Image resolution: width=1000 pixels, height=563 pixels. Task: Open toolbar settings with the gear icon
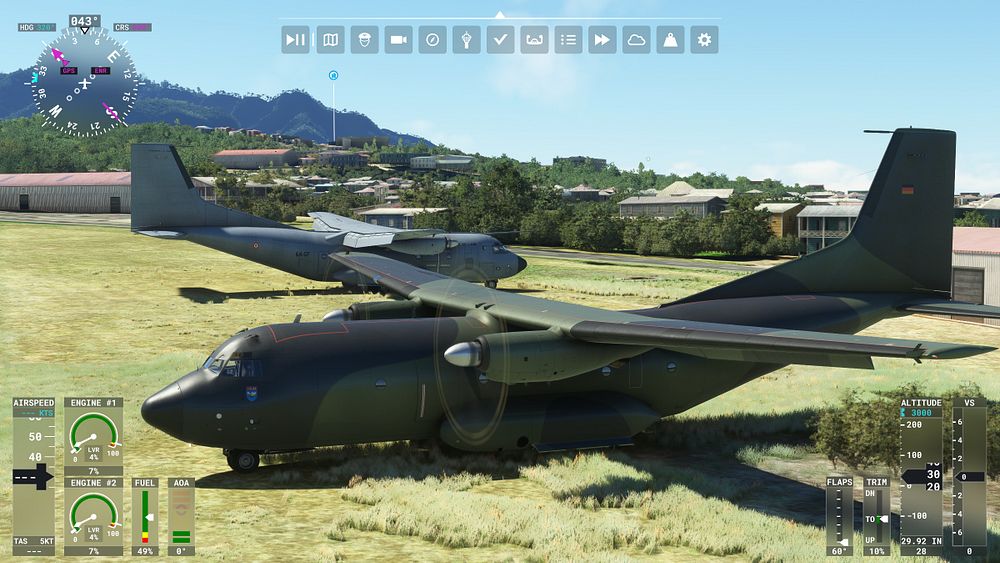tap(704, 40)
